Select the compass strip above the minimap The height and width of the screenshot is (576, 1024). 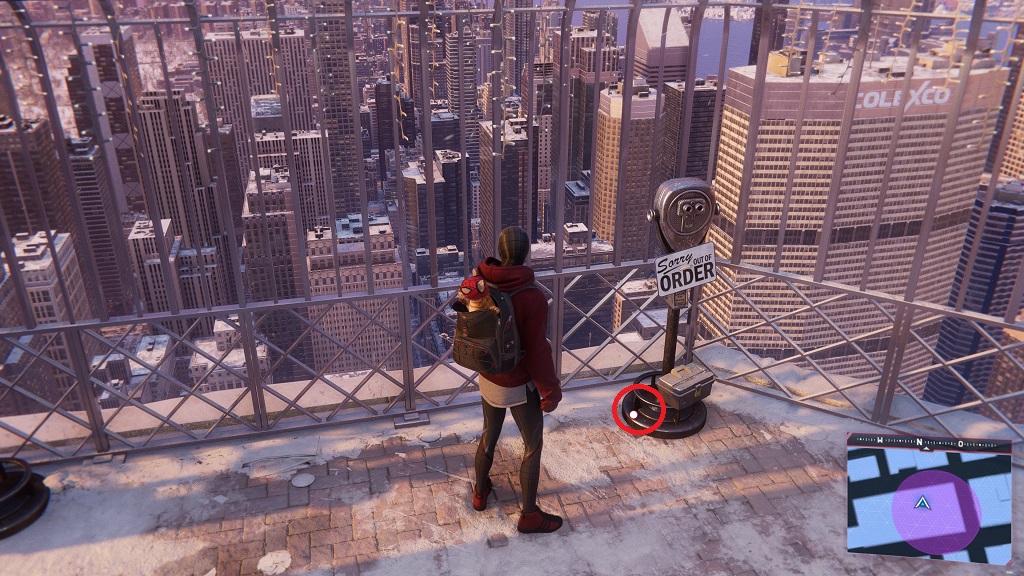pos(929,441)
